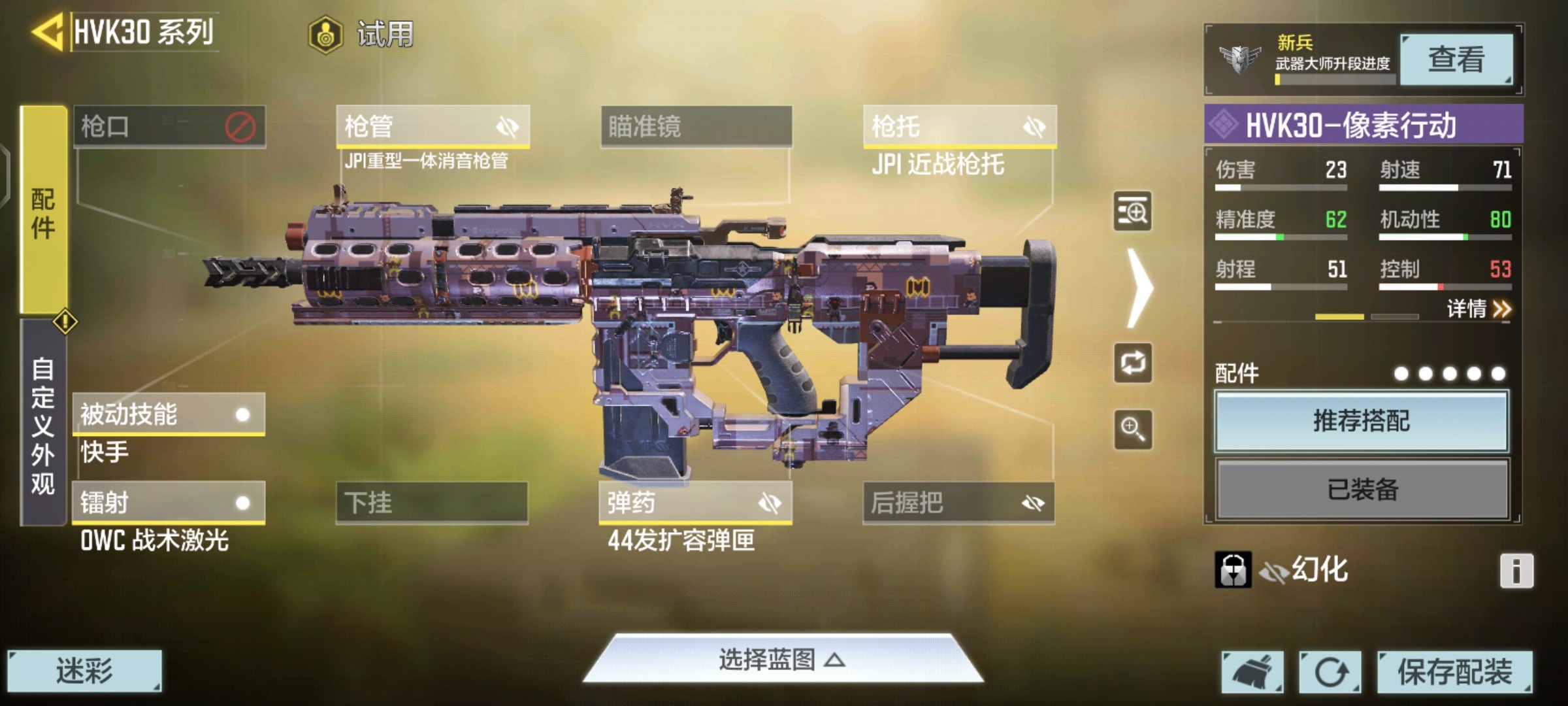Screen dimensions: 1568x706
Task: Select the 枪管 barrel attachment slot
Action: [x=432, y=126]
